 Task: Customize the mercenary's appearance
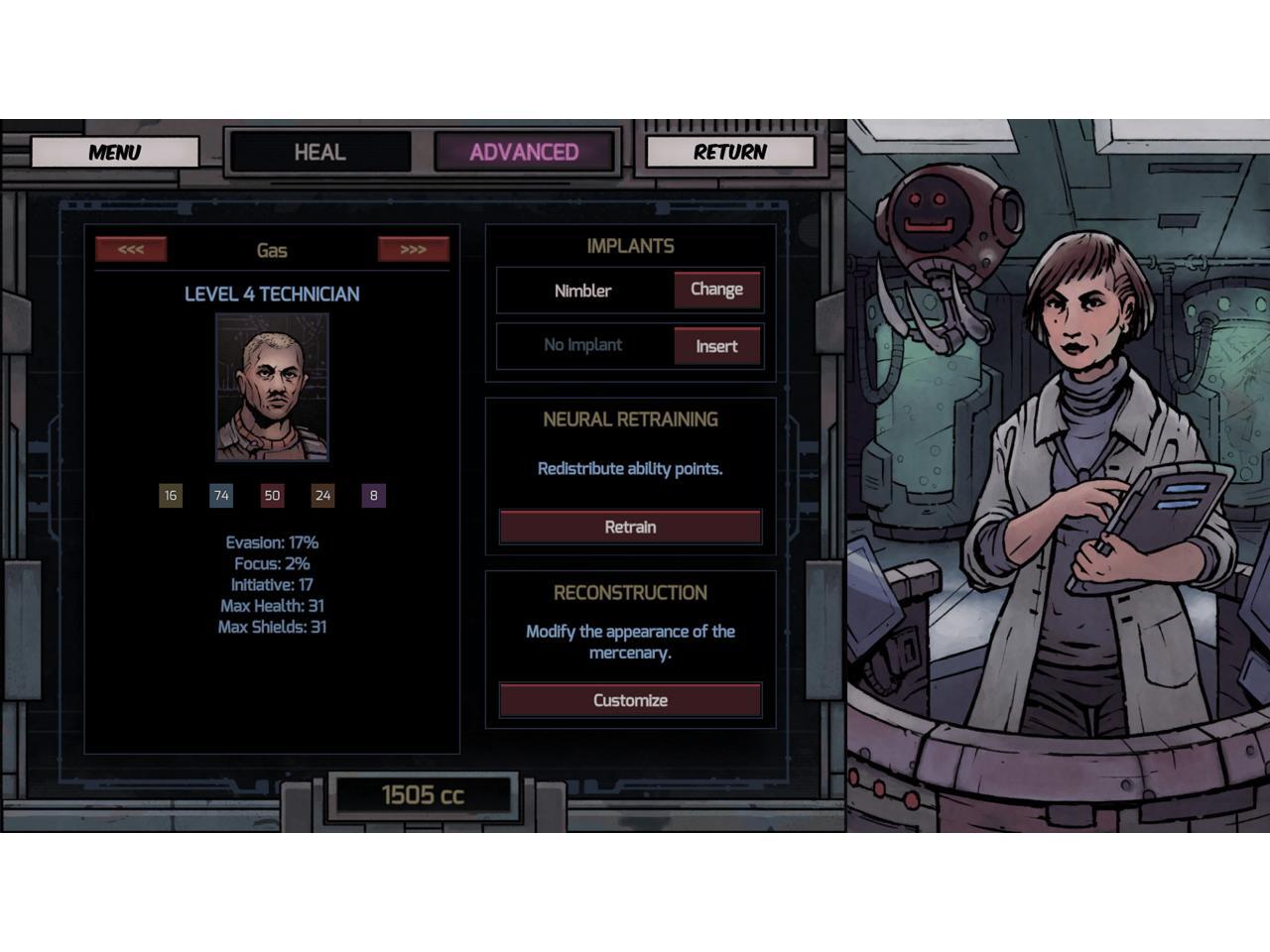pos(630,700)
